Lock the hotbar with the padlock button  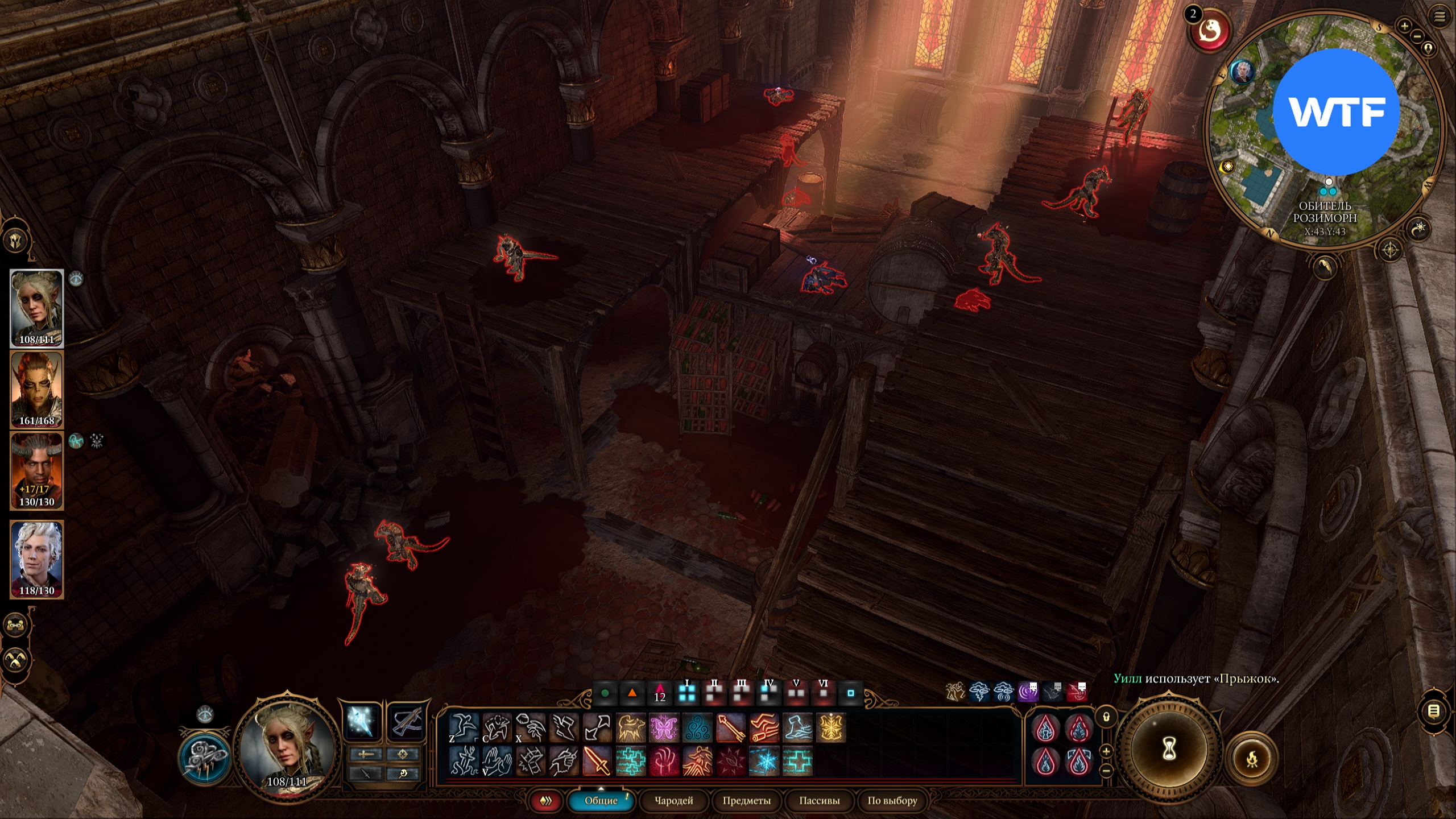pyautogui.click(x=1106, y=717)
